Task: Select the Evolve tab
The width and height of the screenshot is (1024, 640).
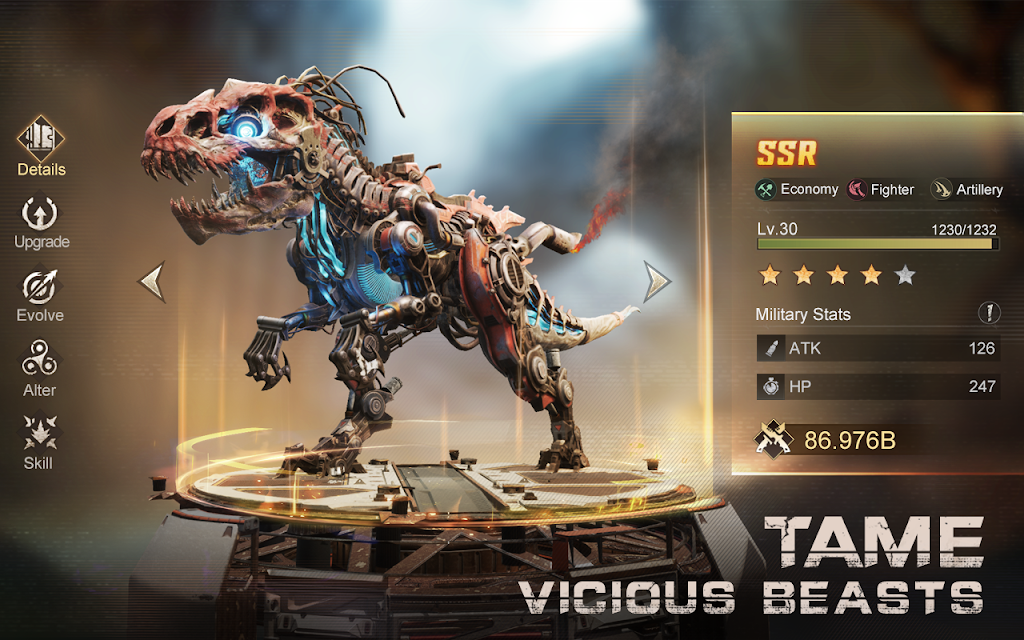Action: 41,294
